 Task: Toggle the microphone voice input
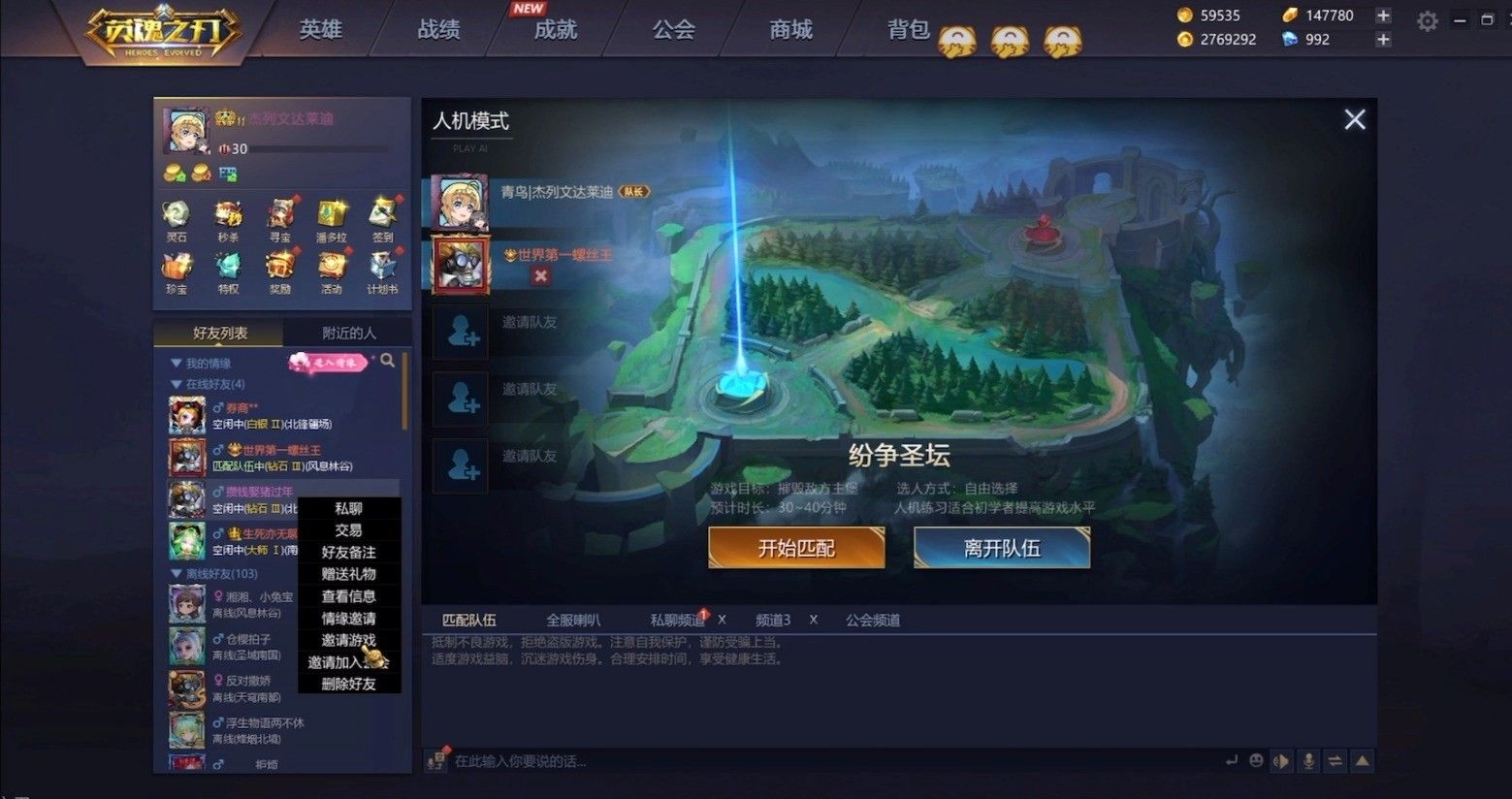point(1308,762)
